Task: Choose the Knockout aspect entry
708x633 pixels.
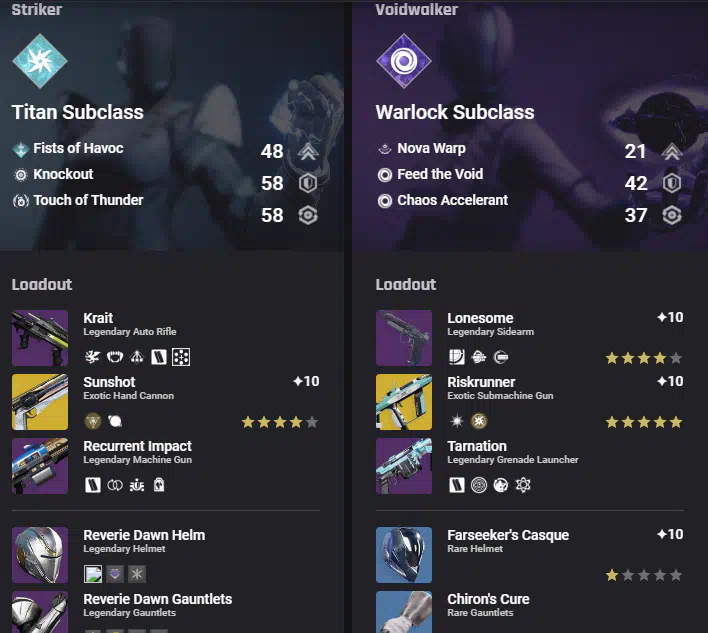Action: tap(63, 174)
